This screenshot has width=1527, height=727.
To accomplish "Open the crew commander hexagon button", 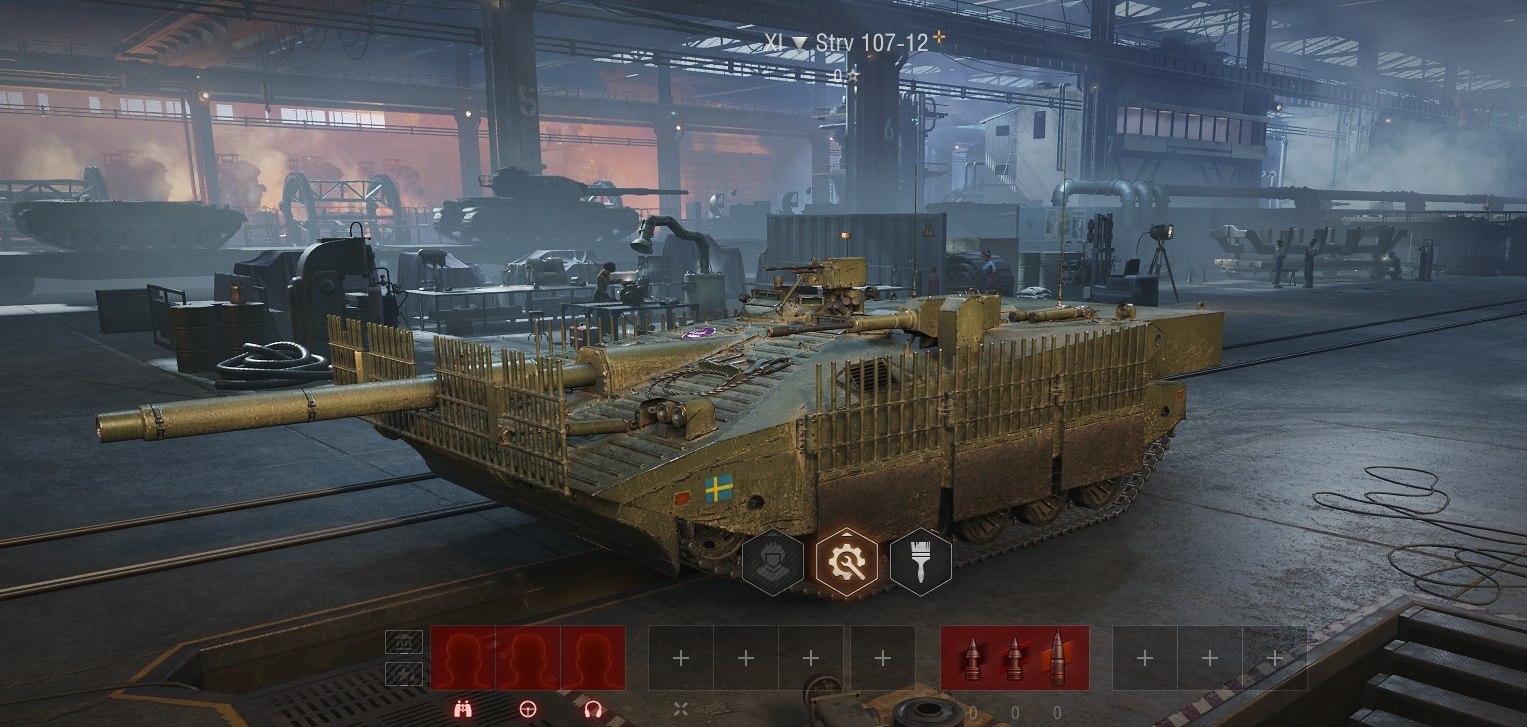I will [773, 563].
